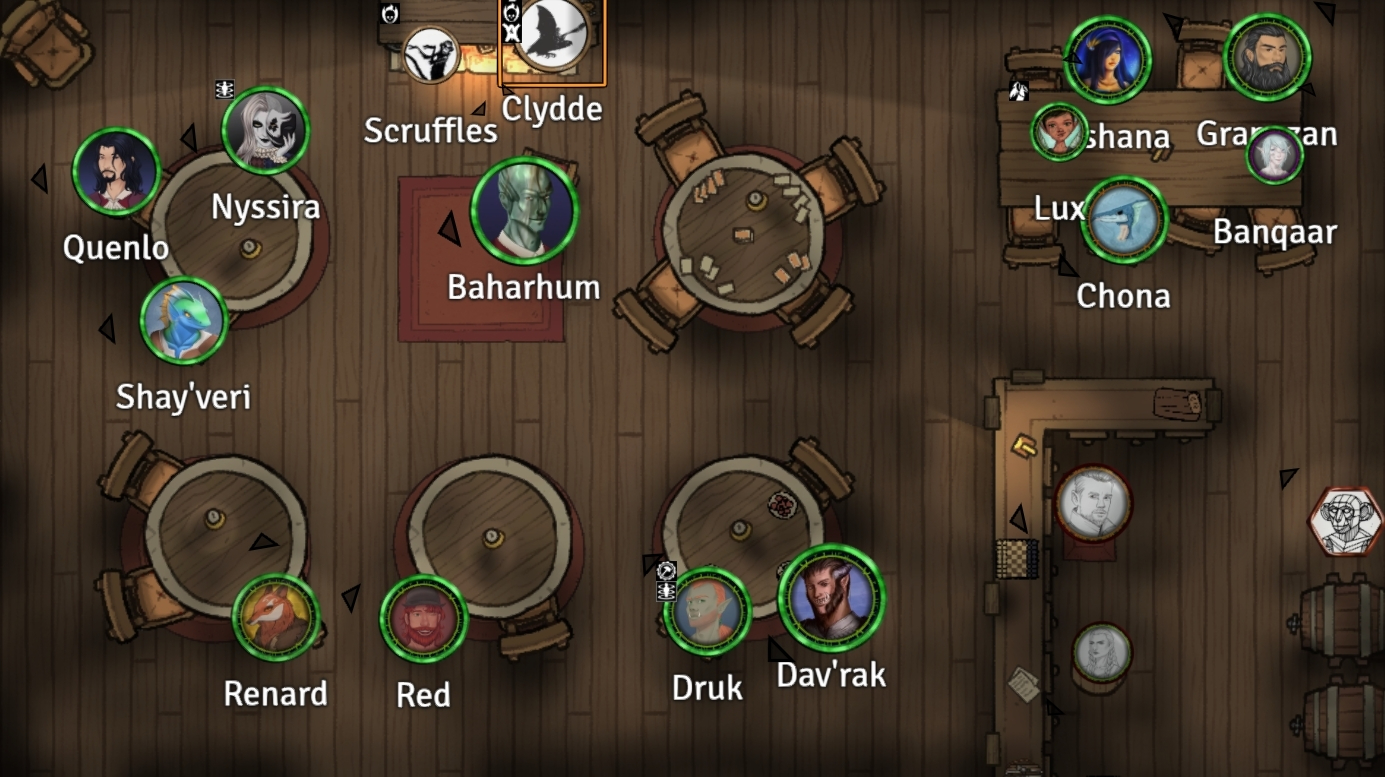Viewport: 1385px width, 777px height.
Task: Click Nyssira's masked character token
Action: [265, 131]
